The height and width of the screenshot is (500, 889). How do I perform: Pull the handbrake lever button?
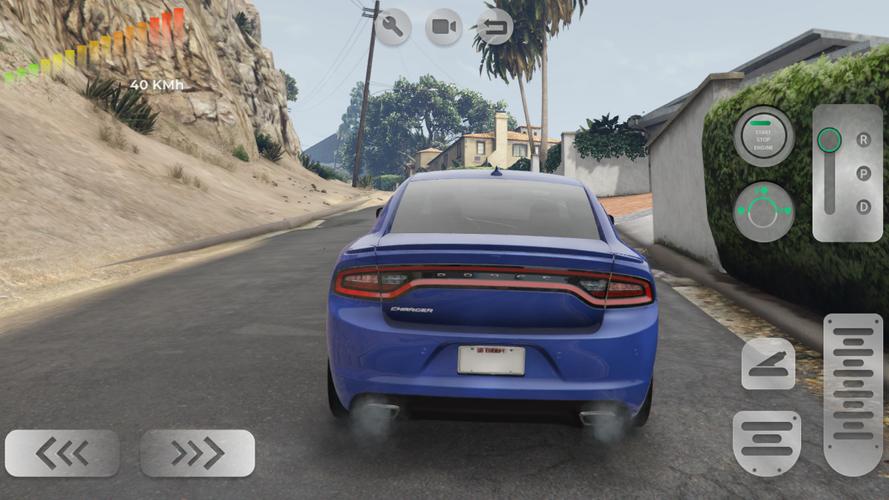768,363
